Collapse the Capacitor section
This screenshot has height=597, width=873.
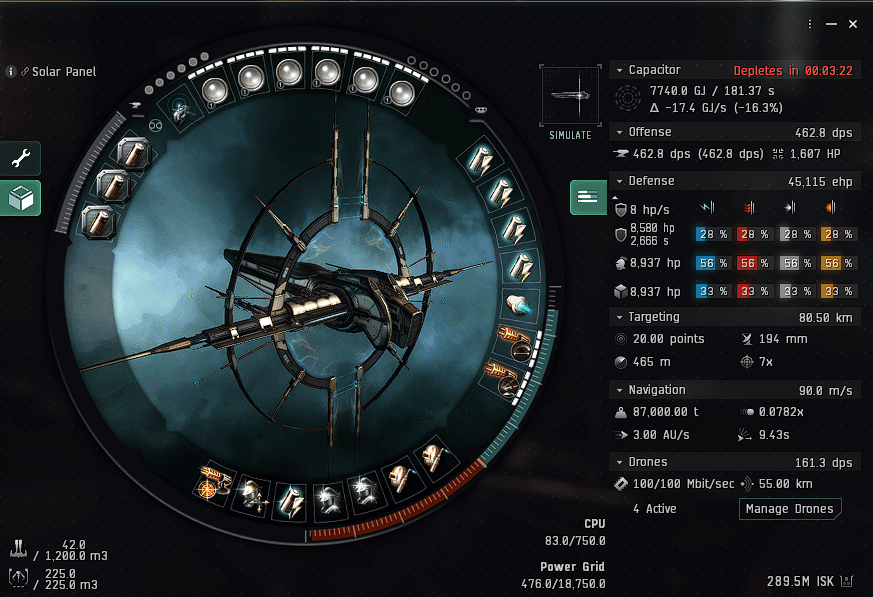point(618,70)
